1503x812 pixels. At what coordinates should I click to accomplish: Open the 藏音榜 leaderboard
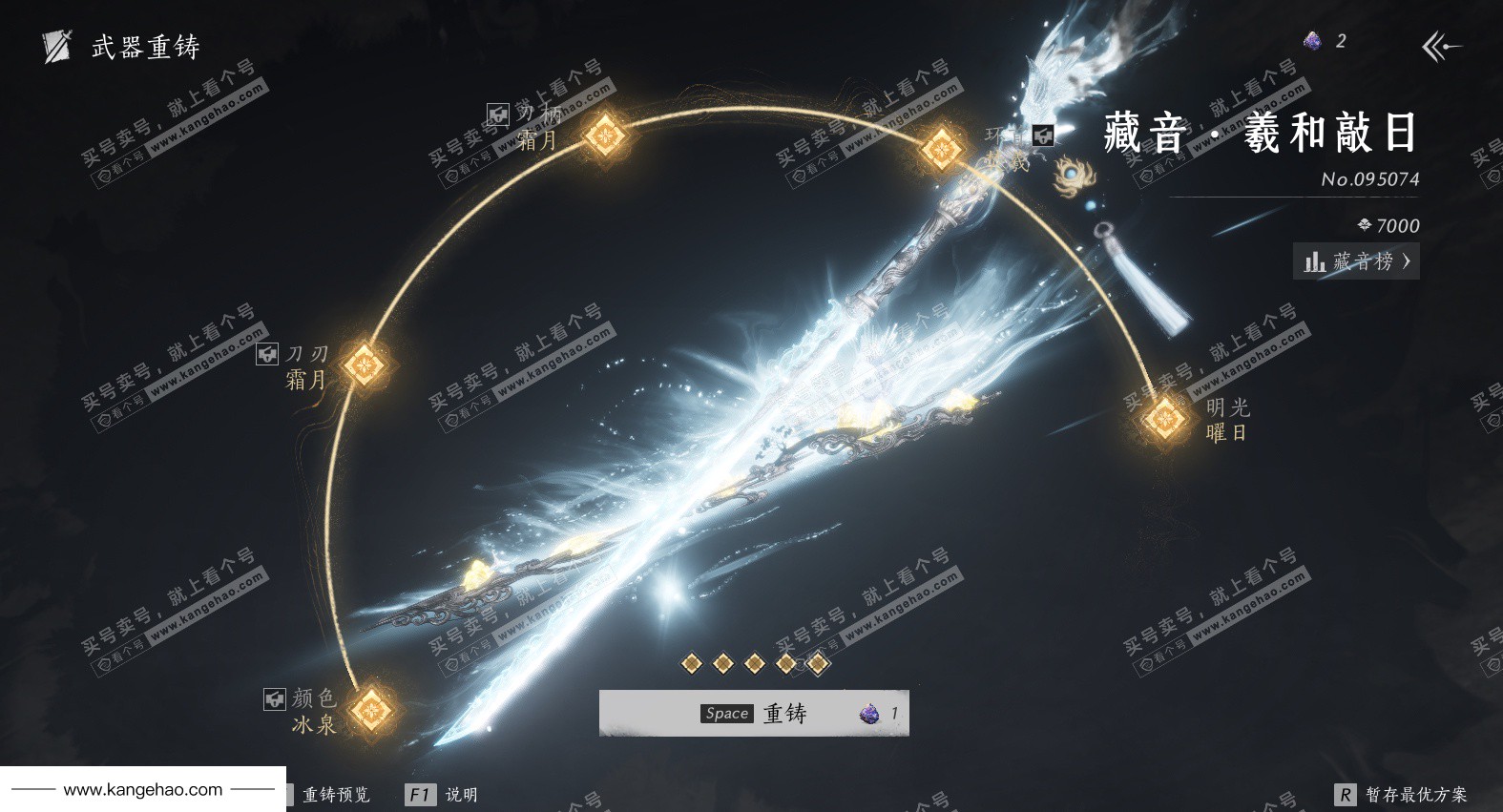[x=1356, y=261]
